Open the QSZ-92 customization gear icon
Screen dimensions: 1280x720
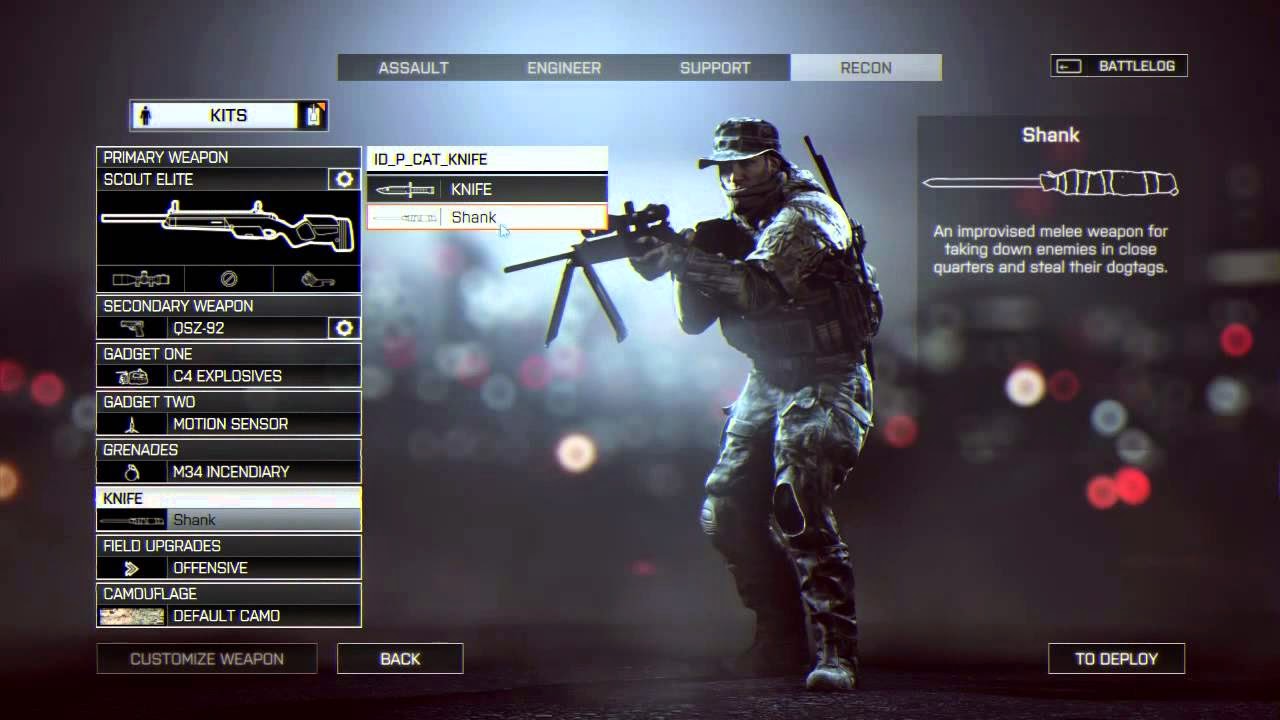point(344,328)
